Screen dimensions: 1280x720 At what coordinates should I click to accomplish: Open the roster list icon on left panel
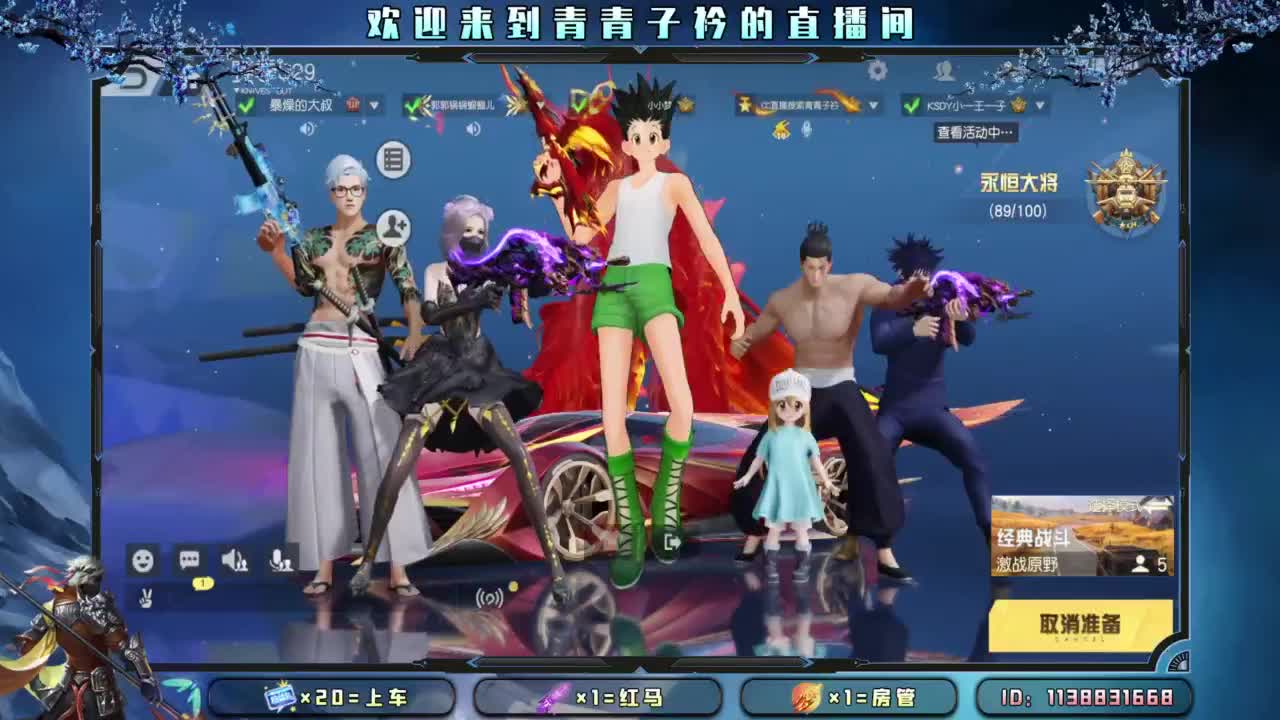click(393, 157)
